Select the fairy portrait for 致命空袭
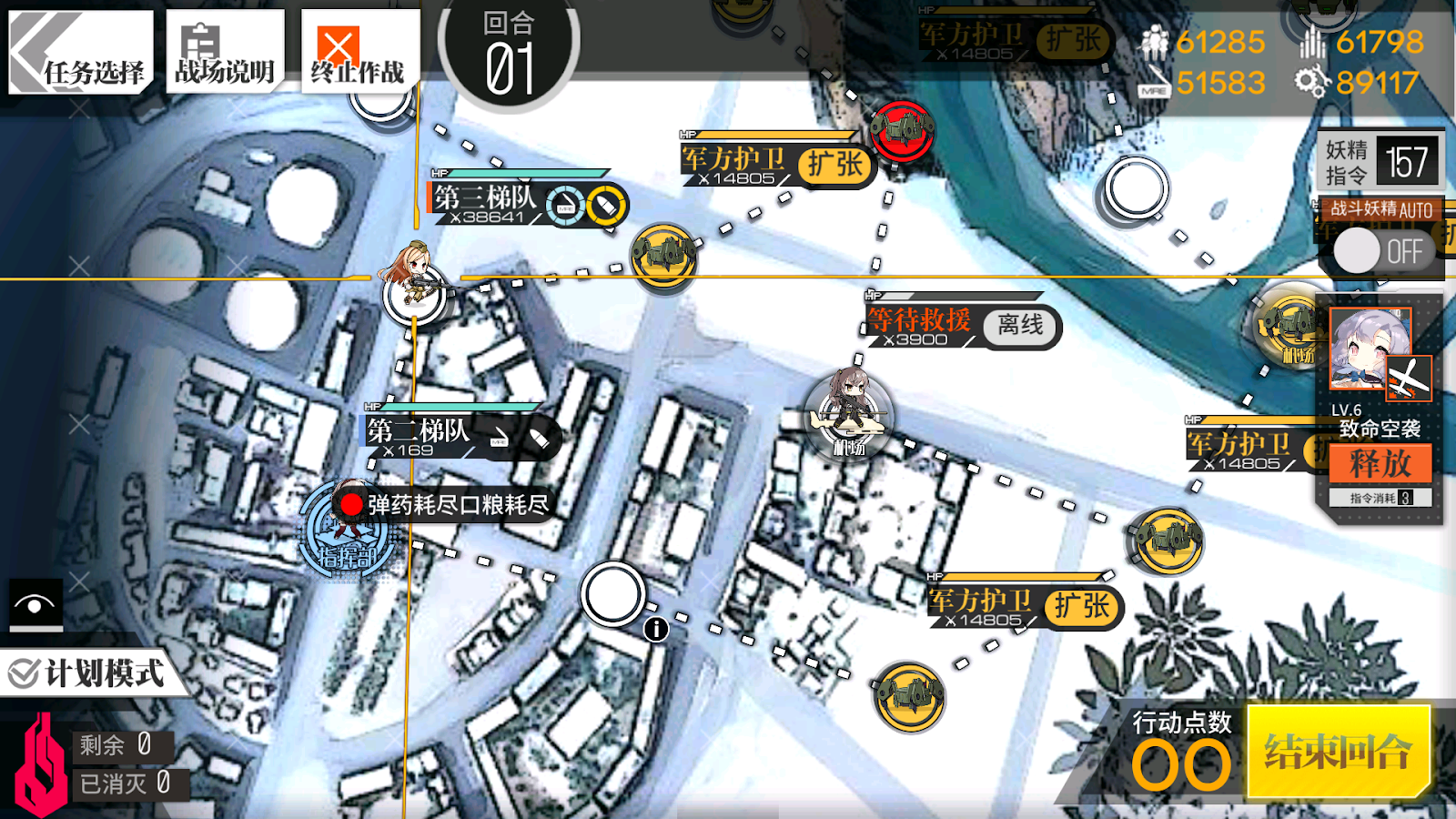Image resolution: width=1456 pixels, height=819 pixels. [1370, 349]
